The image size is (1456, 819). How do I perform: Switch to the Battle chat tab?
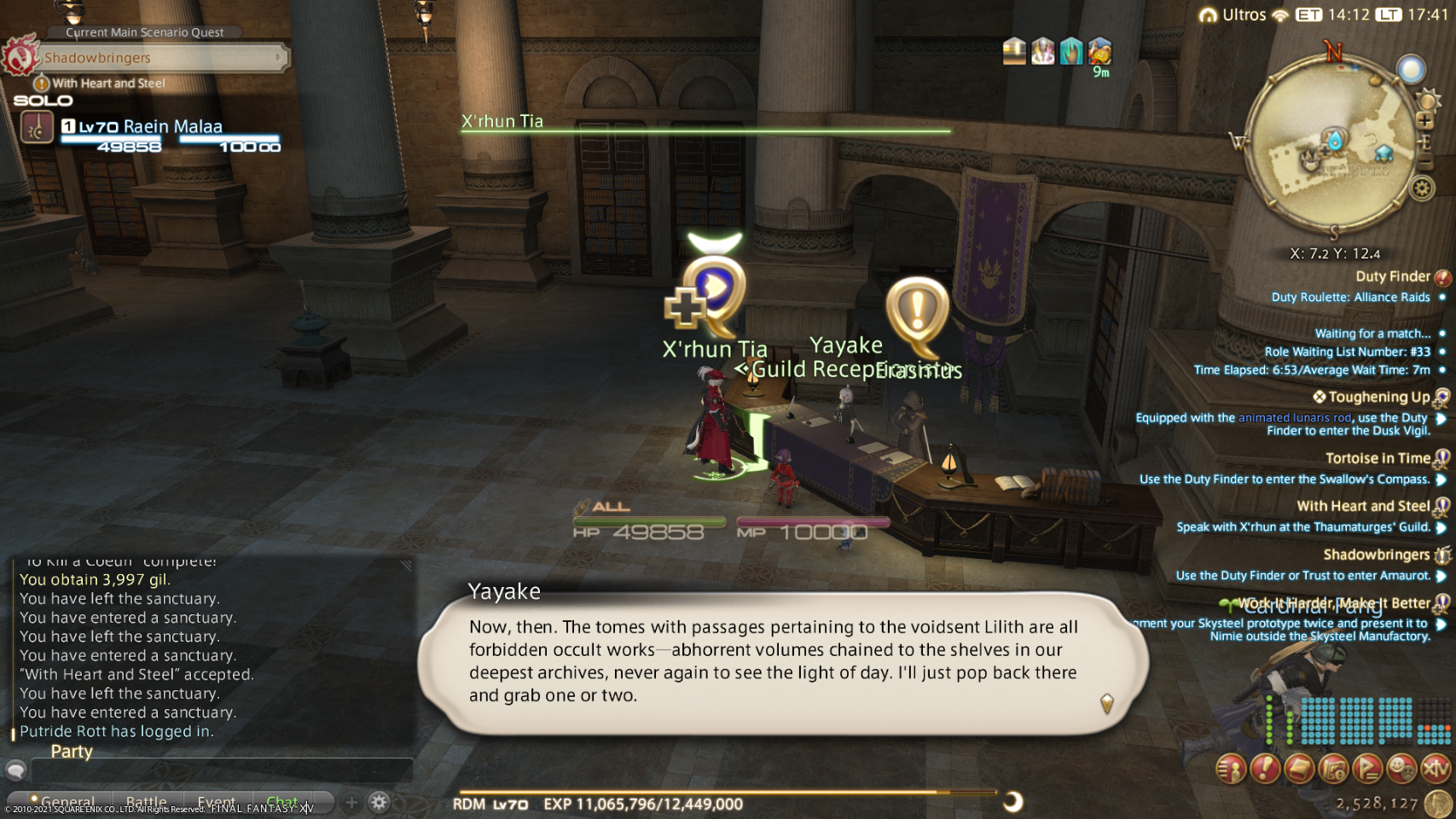[x=146, y=803]
